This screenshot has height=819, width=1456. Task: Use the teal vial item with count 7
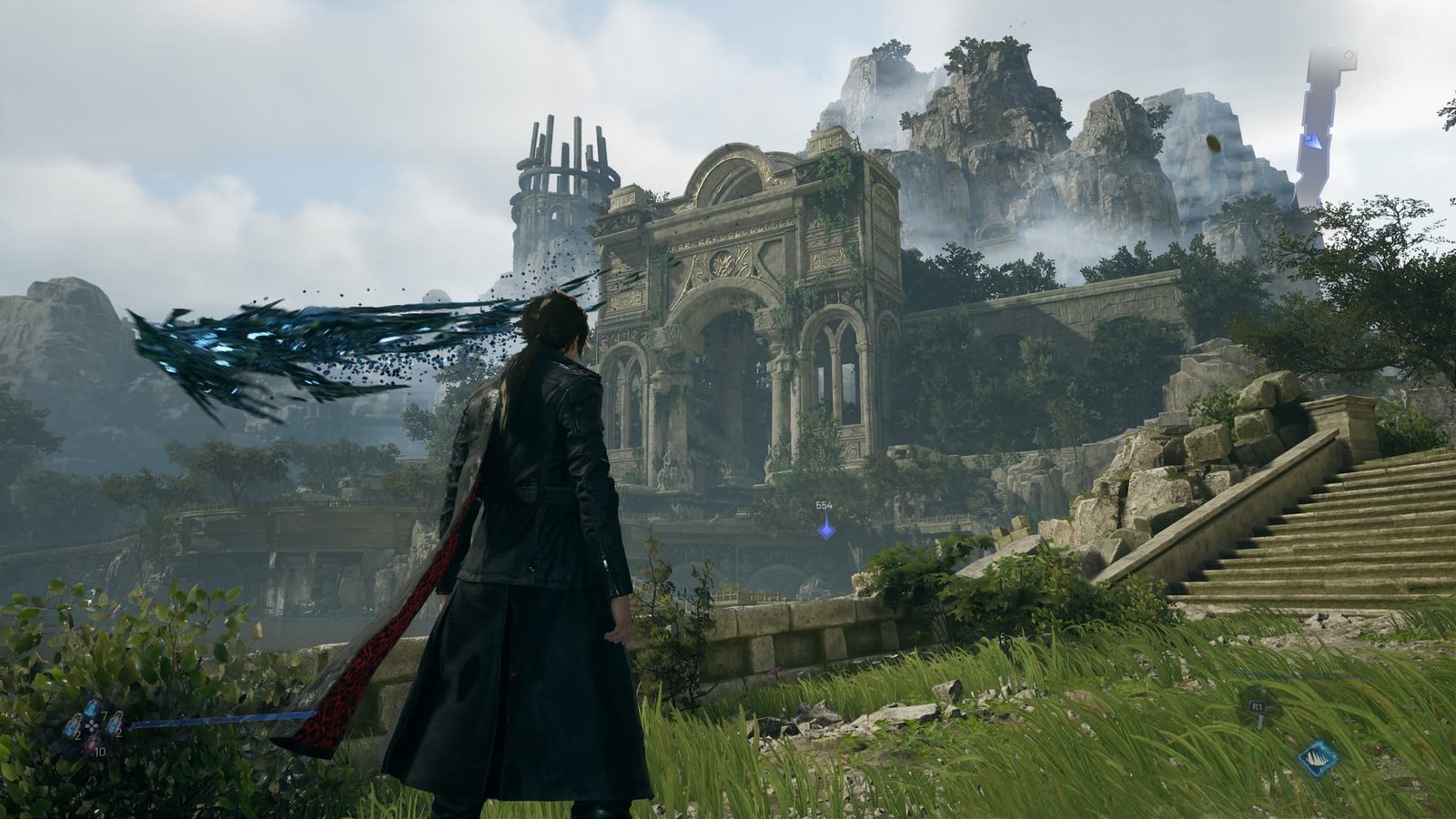coord(92,709)
